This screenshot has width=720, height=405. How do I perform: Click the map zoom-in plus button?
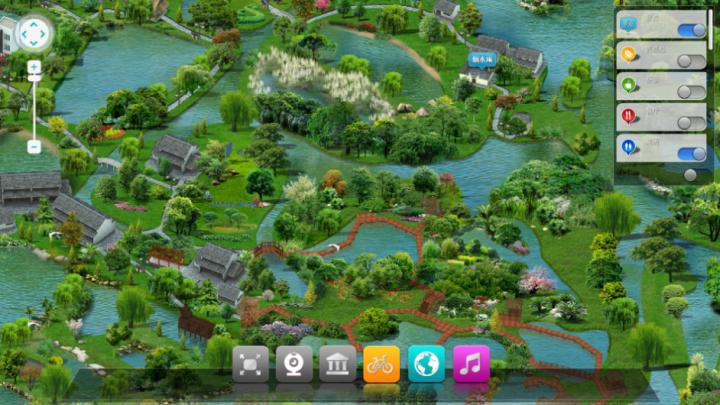click(x=34, y=68)
